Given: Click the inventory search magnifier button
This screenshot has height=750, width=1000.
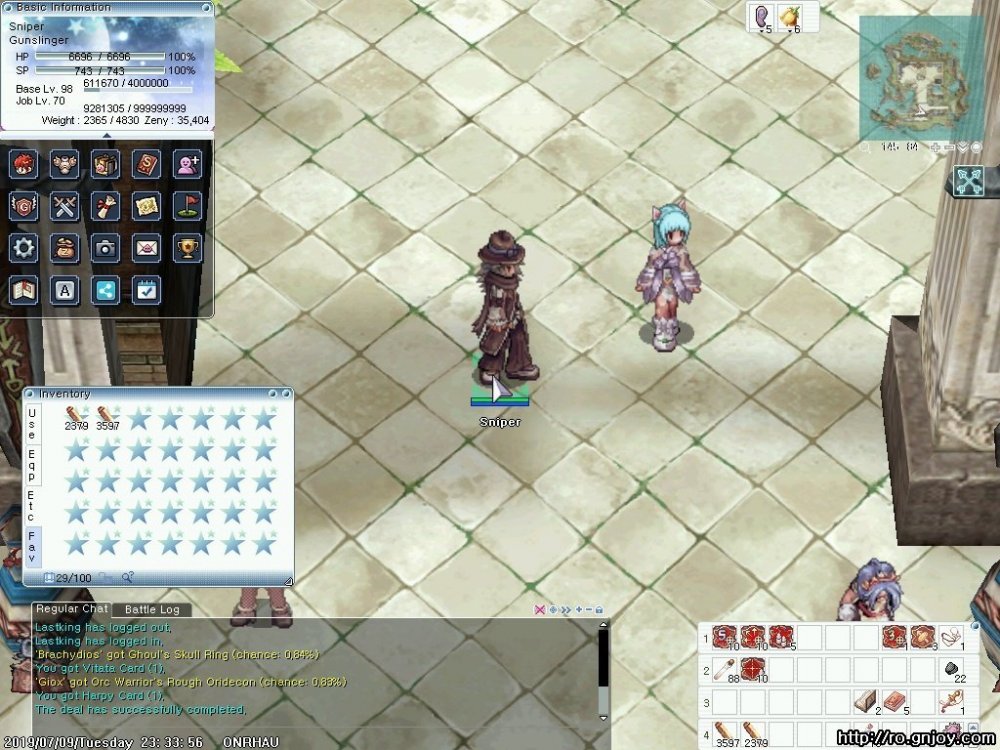Looking at the screenshot, I should 127,577.
